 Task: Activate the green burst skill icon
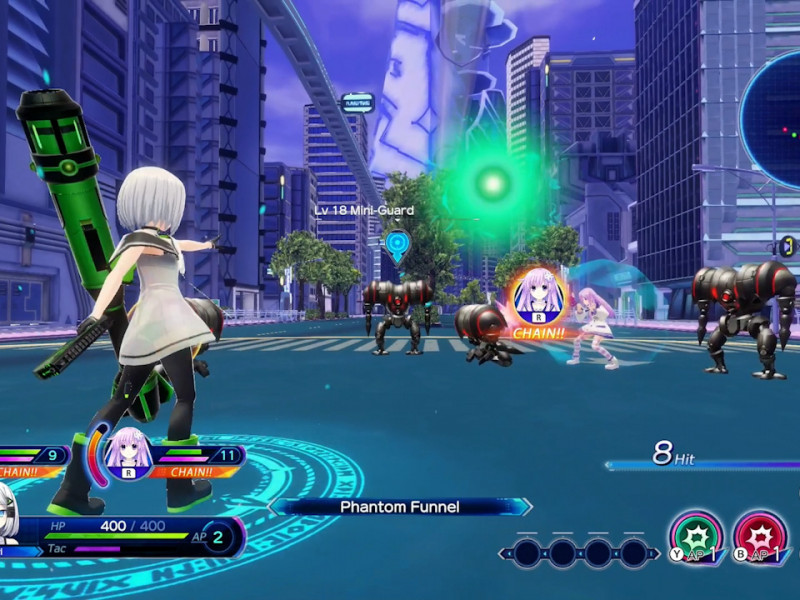695,535
